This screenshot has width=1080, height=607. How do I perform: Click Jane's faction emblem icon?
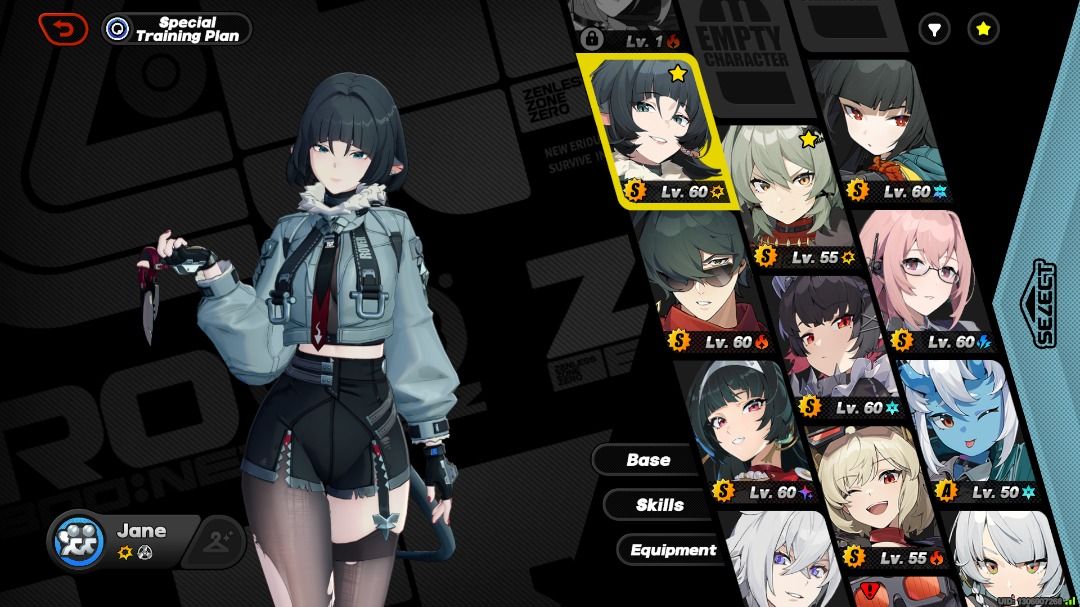(79, 540)
